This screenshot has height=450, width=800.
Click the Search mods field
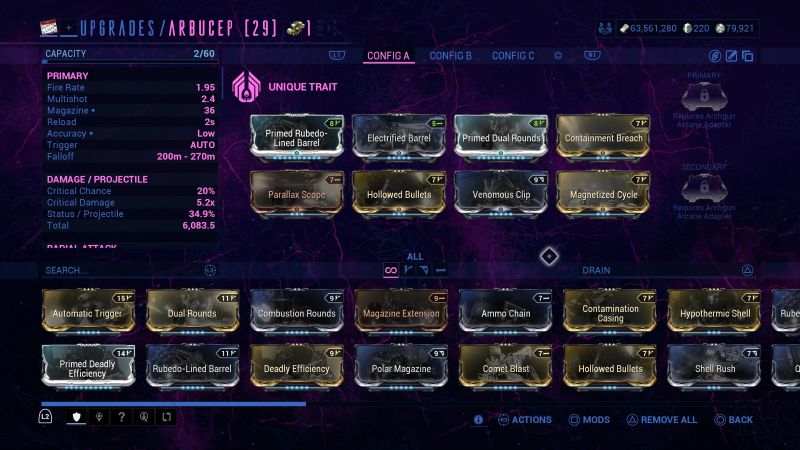pyautogui.click(x=120, y=270)
